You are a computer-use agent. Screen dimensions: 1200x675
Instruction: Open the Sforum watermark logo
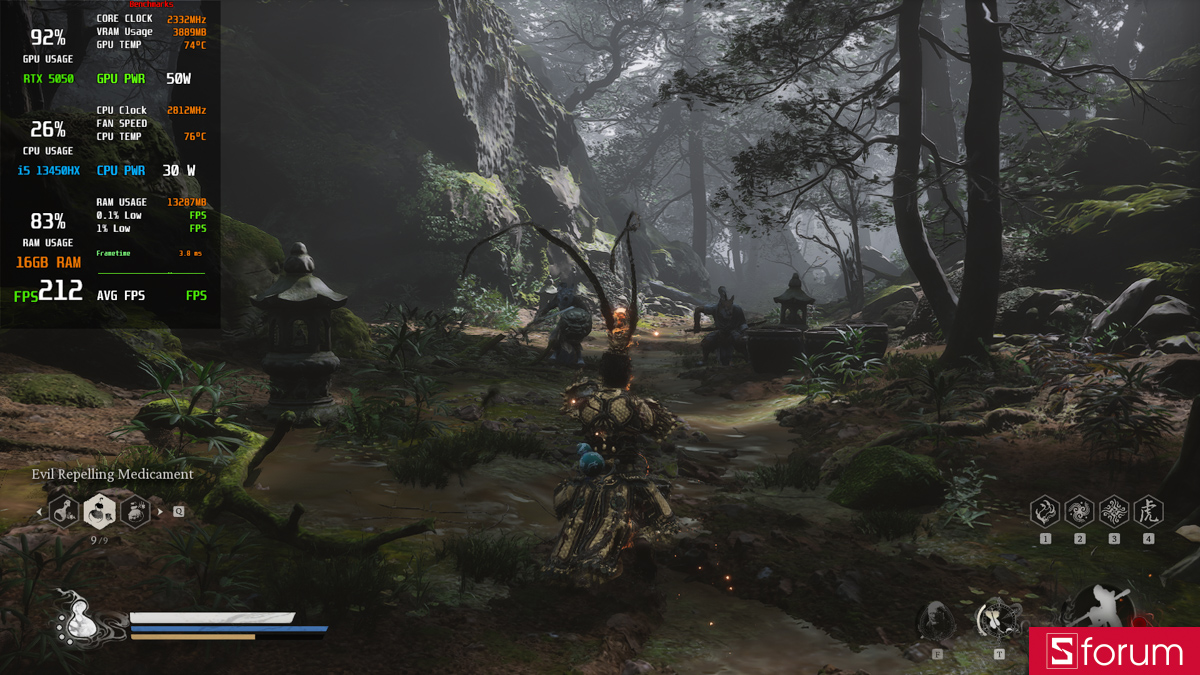point(1115,652)
